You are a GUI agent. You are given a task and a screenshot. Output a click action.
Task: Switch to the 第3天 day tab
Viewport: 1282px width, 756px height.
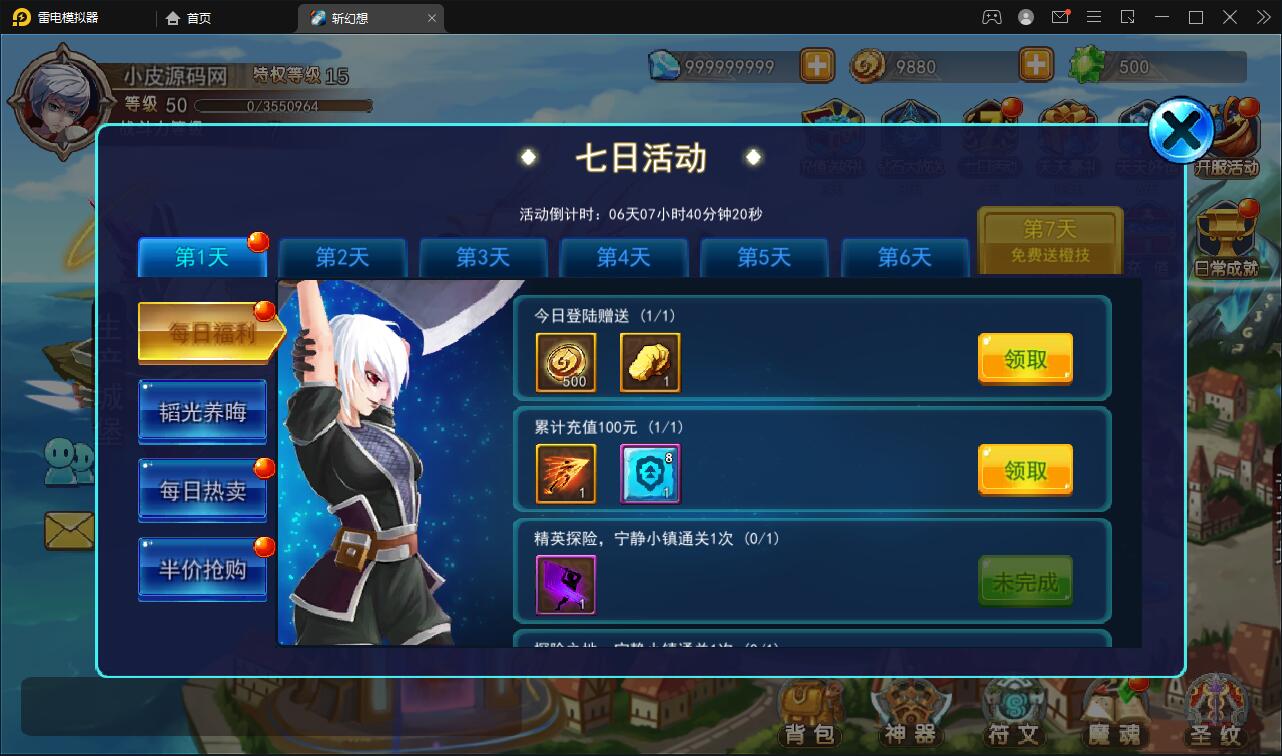[x=483, y=257]
